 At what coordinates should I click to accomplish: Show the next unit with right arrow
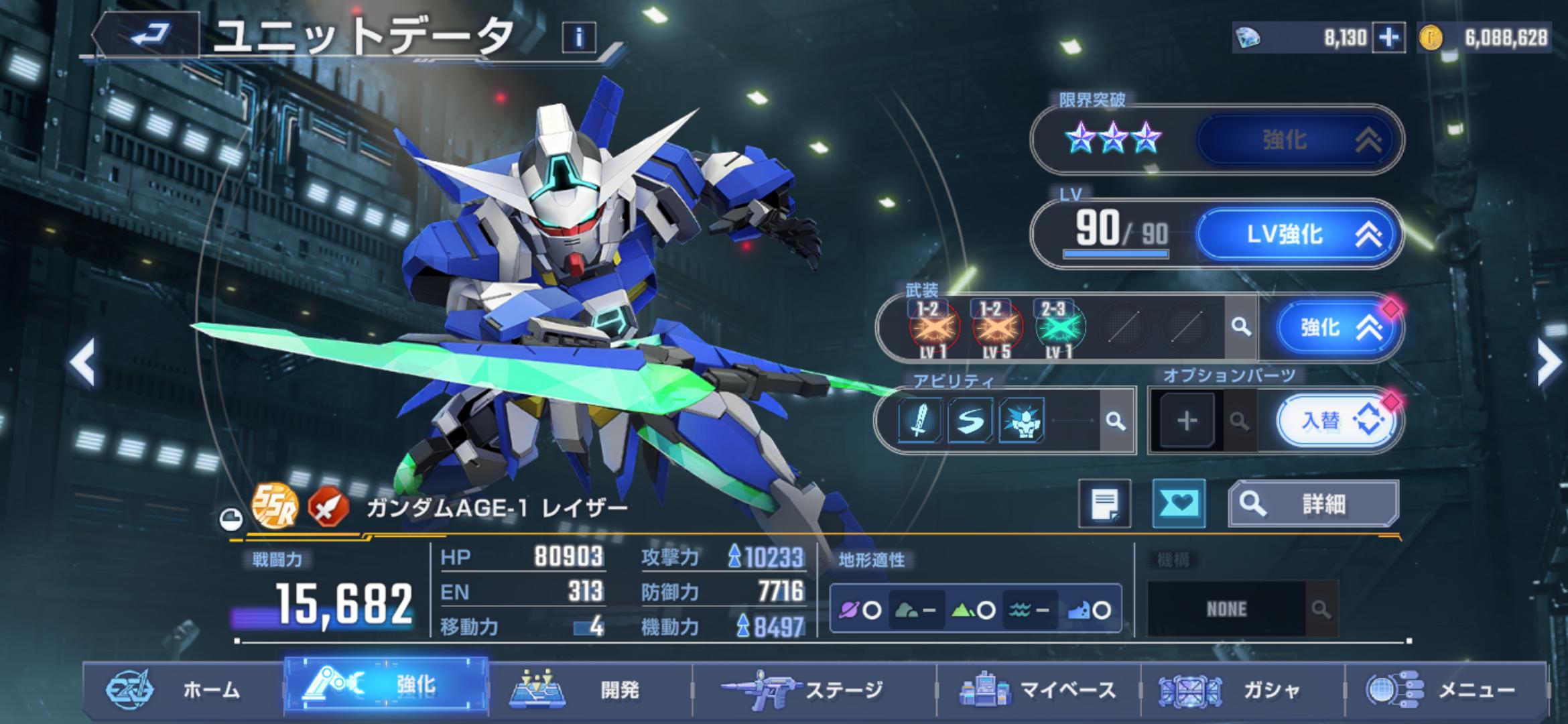pyautogui.click(x=1548, y=363)
